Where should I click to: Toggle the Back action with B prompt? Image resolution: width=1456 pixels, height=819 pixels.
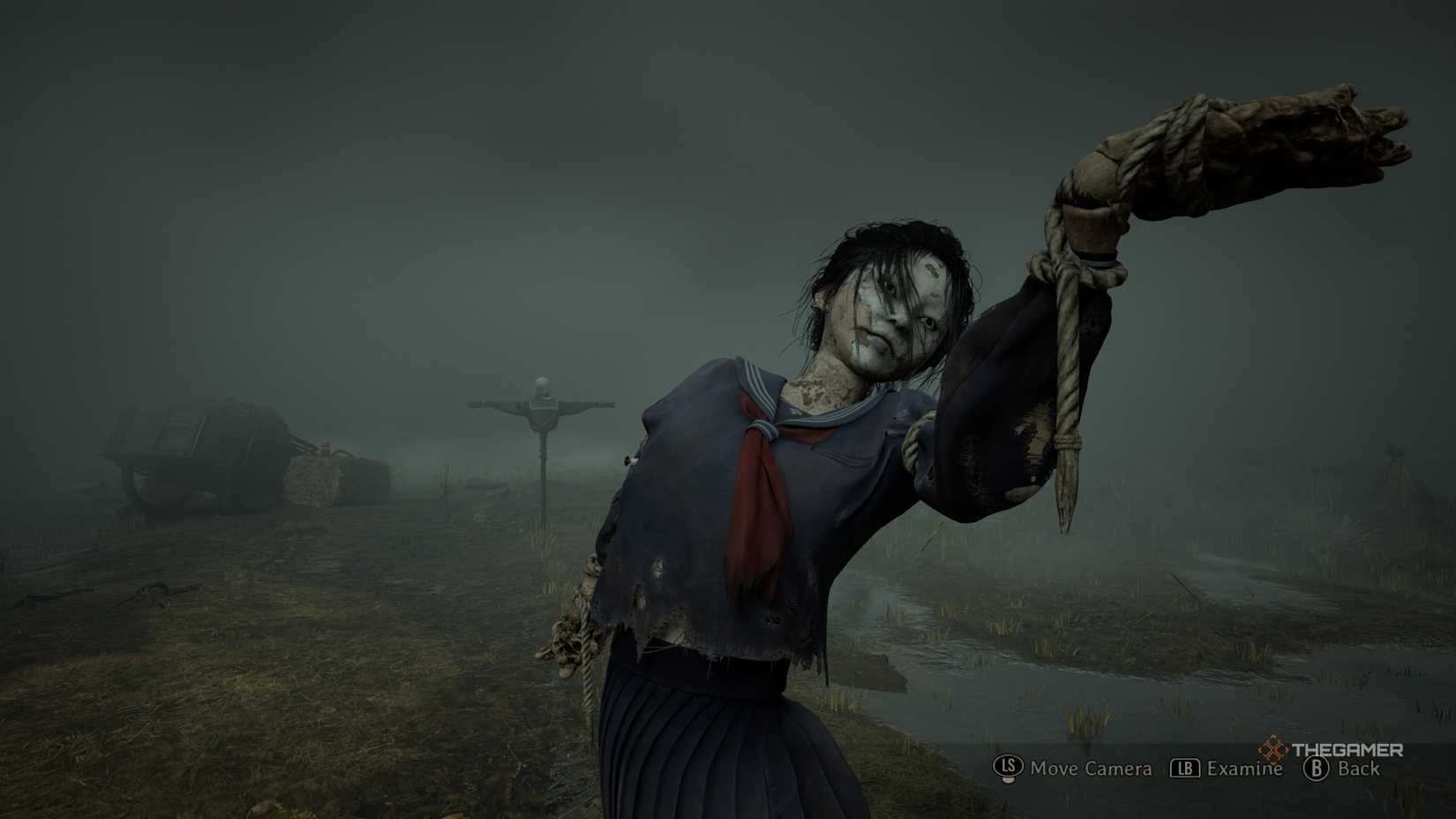(1317, 768)
